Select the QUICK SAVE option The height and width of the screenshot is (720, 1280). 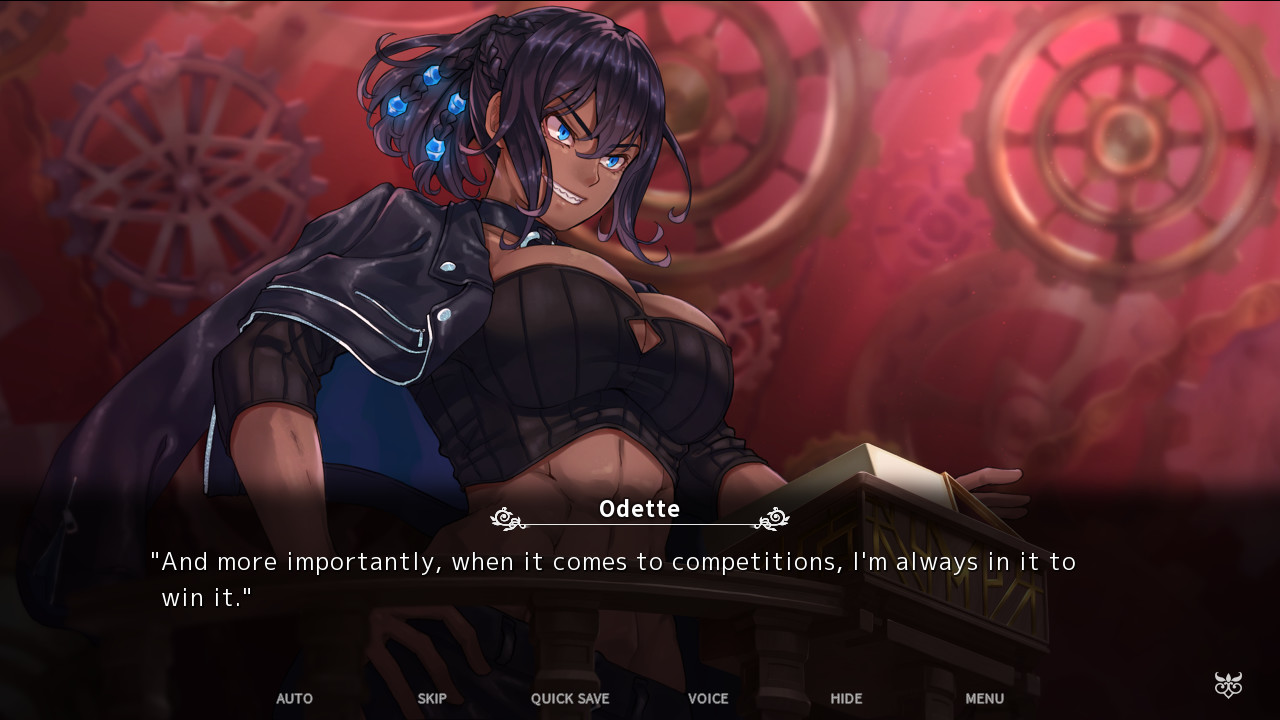(569, 699)
